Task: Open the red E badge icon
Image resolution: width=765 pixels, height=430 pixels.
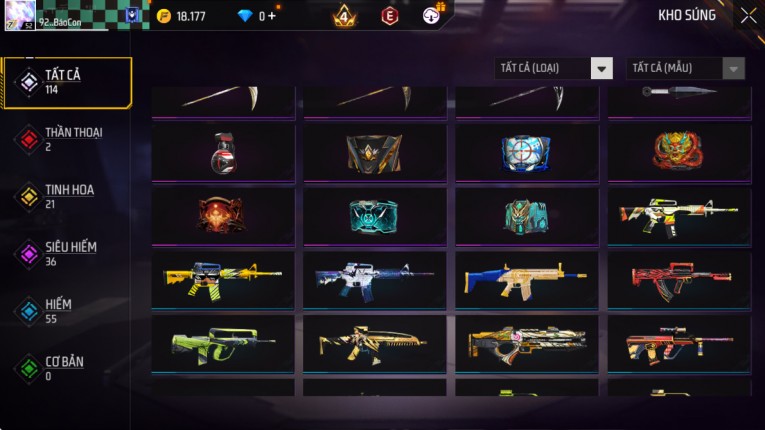Action: click(389, 16)
